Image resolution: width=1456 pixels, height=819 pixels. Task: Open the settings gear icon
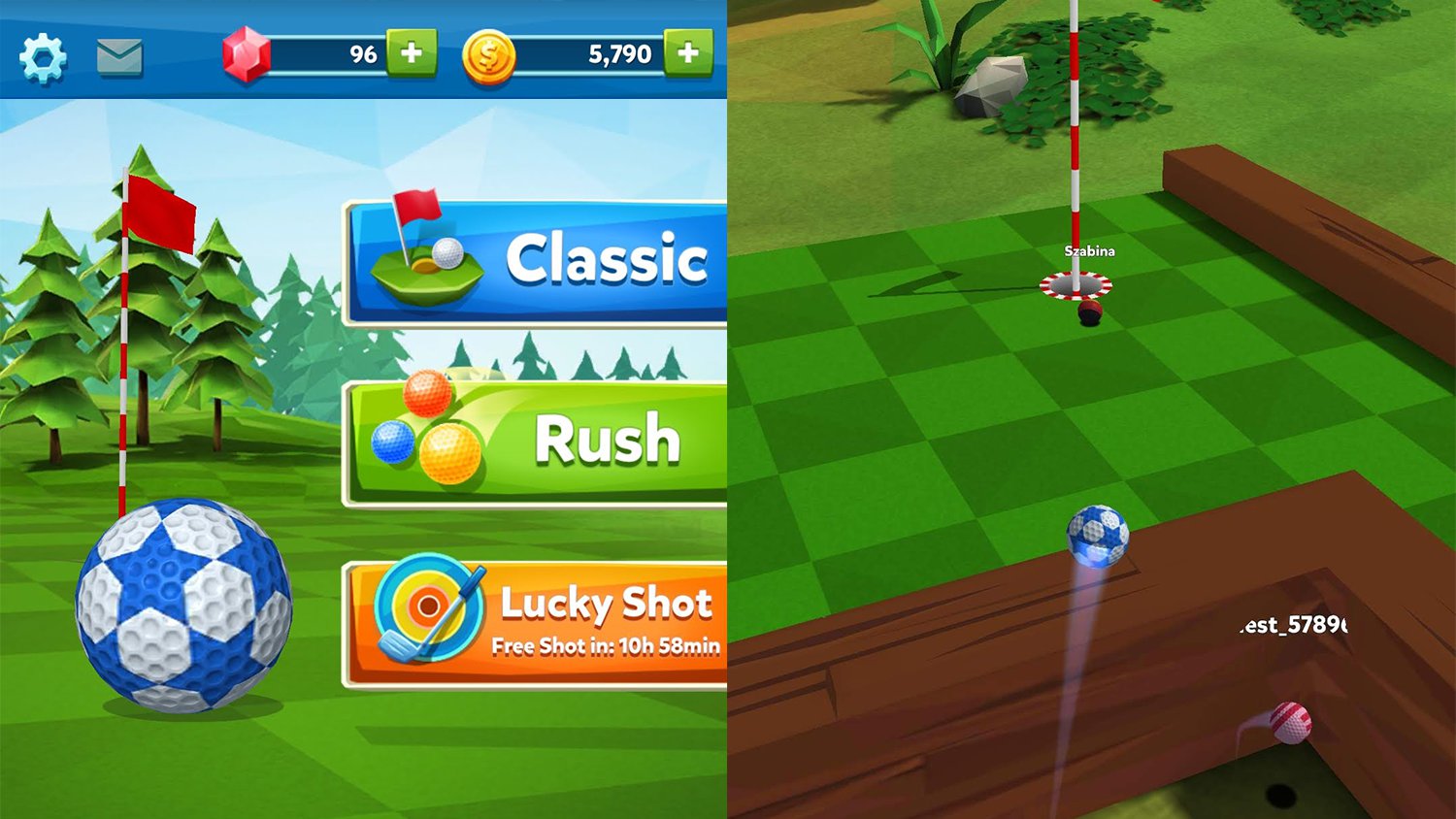(41, 56)
